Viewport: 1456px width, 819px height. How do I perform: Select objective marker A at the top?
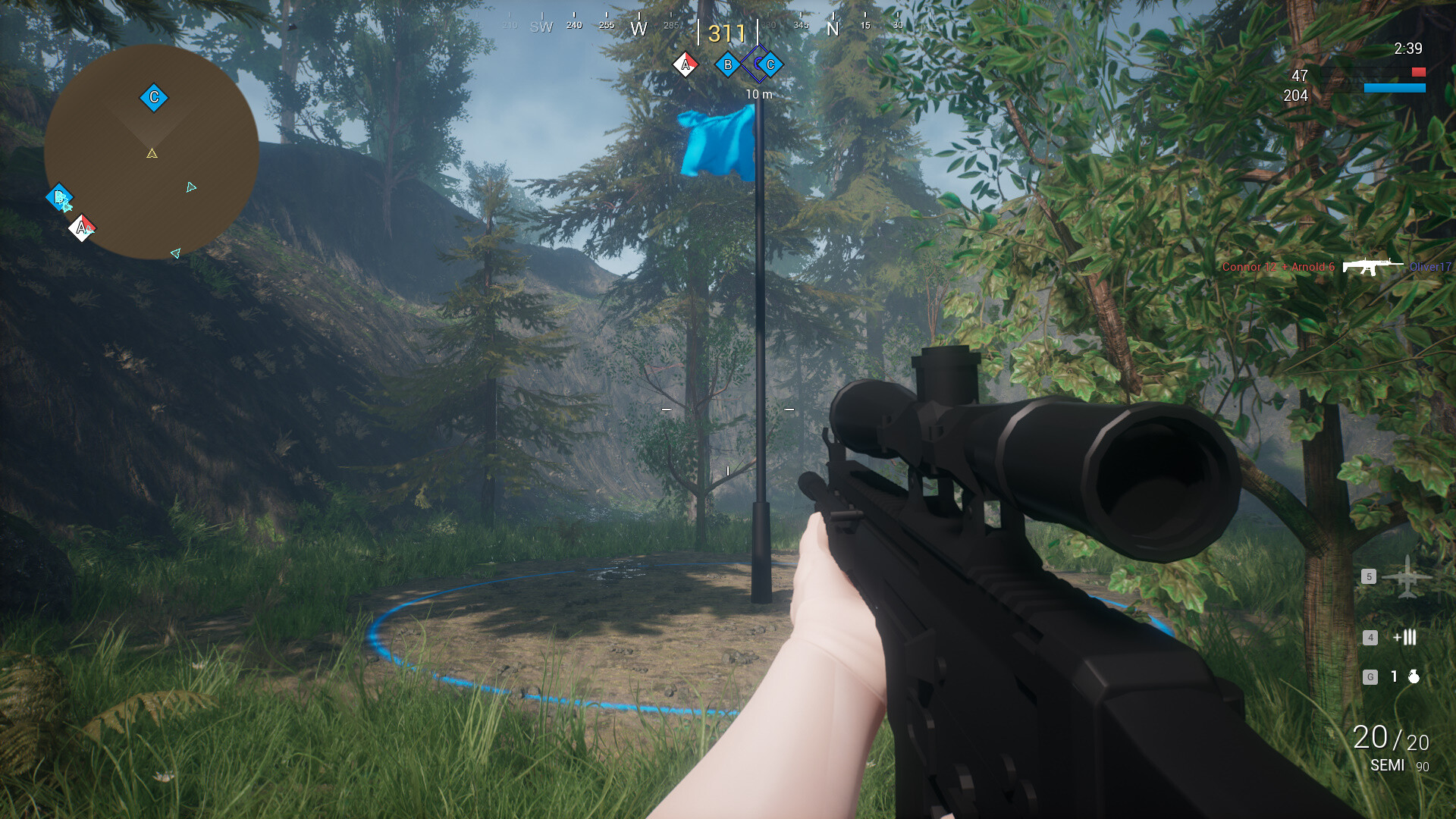[x=686, y=64]
